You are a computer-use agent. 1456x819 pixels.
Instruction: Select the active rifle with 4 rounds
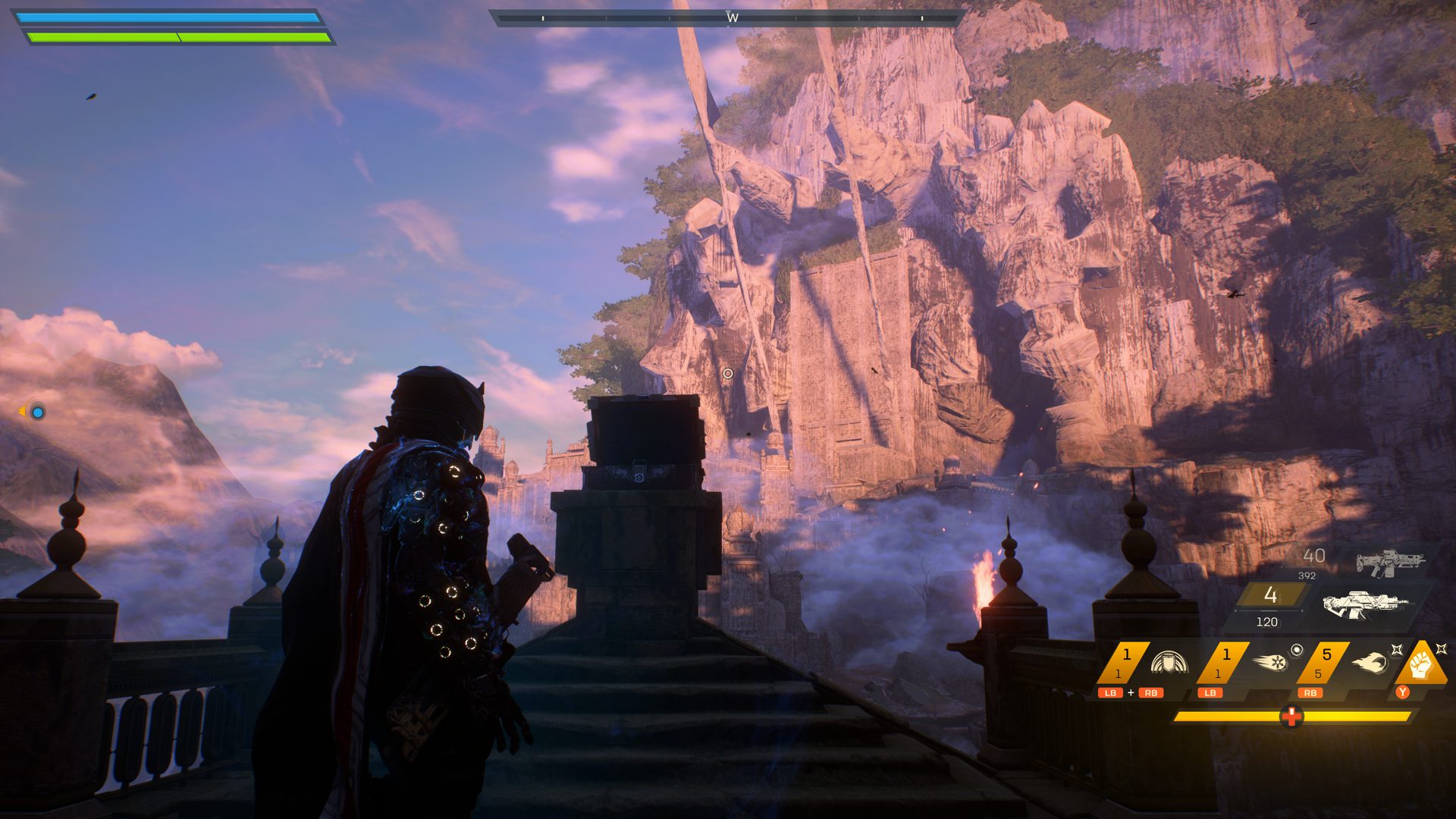pyautogui.click(x=1365, y=604)
